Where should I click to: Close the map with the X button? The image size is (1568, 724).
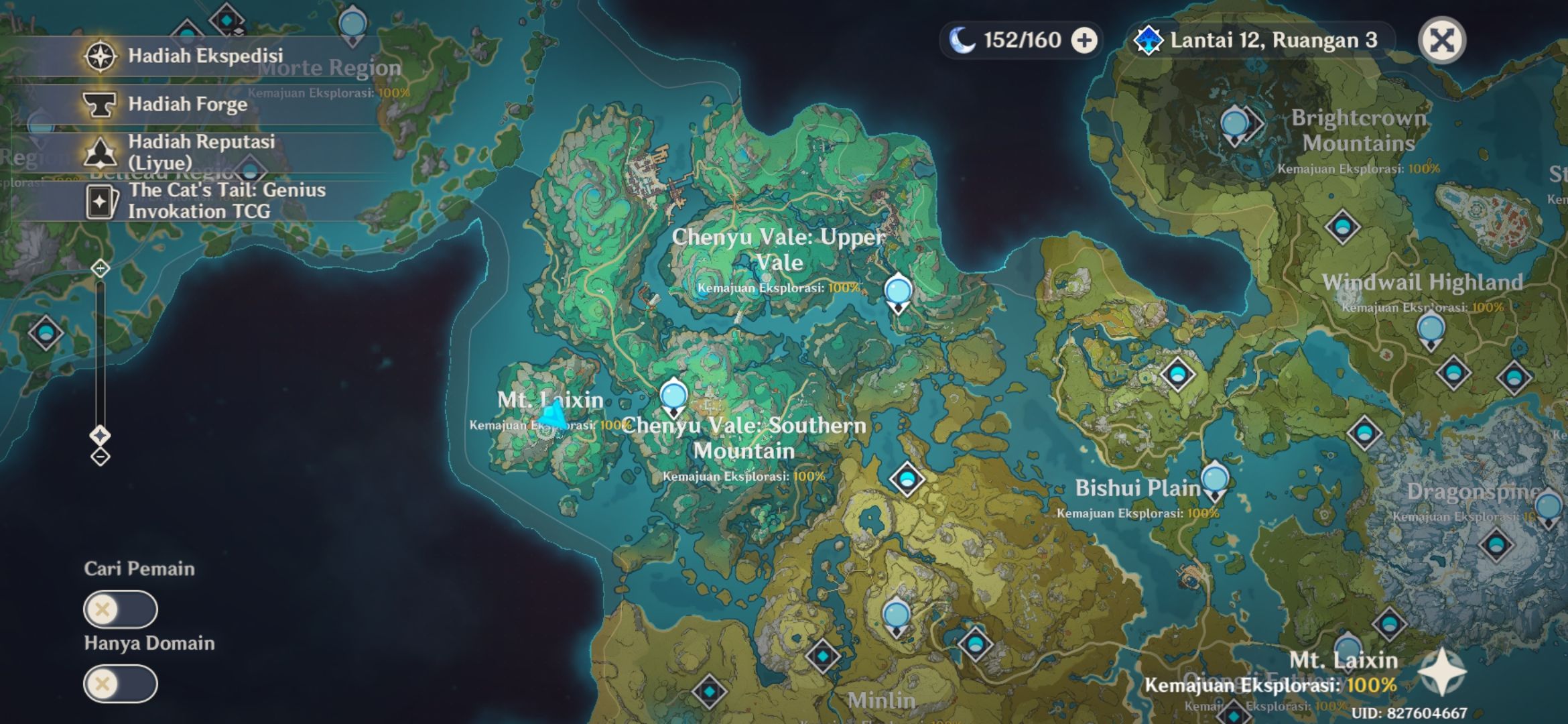1441,40
